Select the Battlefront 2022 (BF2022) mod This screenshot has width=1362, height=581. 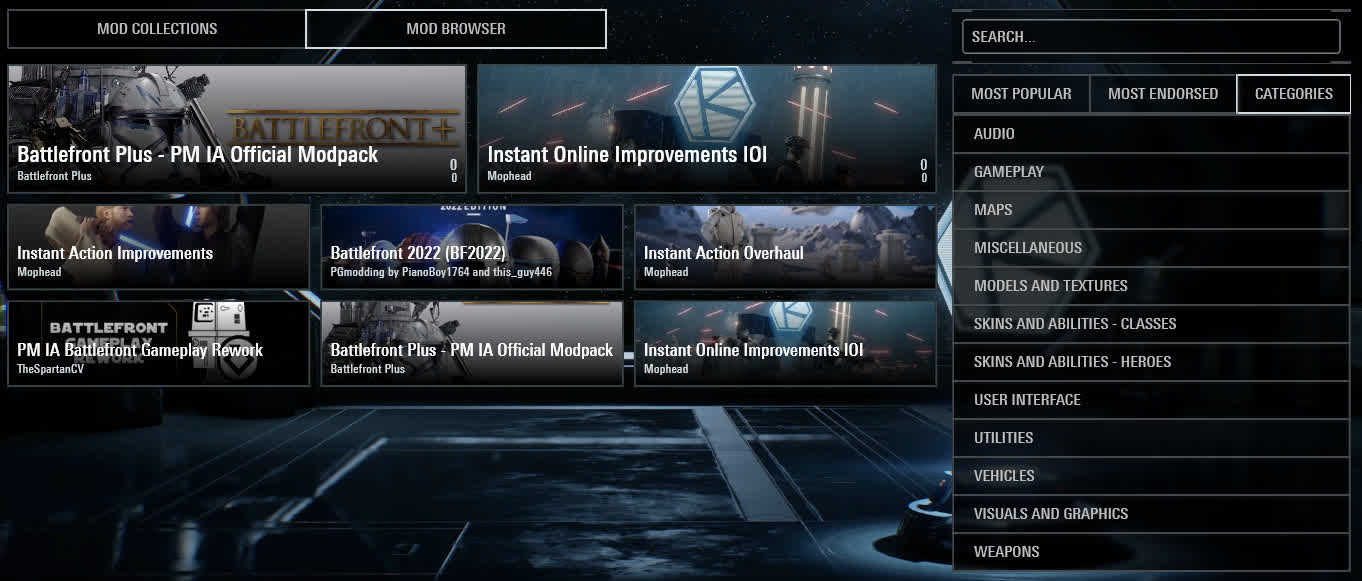point(472,247)
